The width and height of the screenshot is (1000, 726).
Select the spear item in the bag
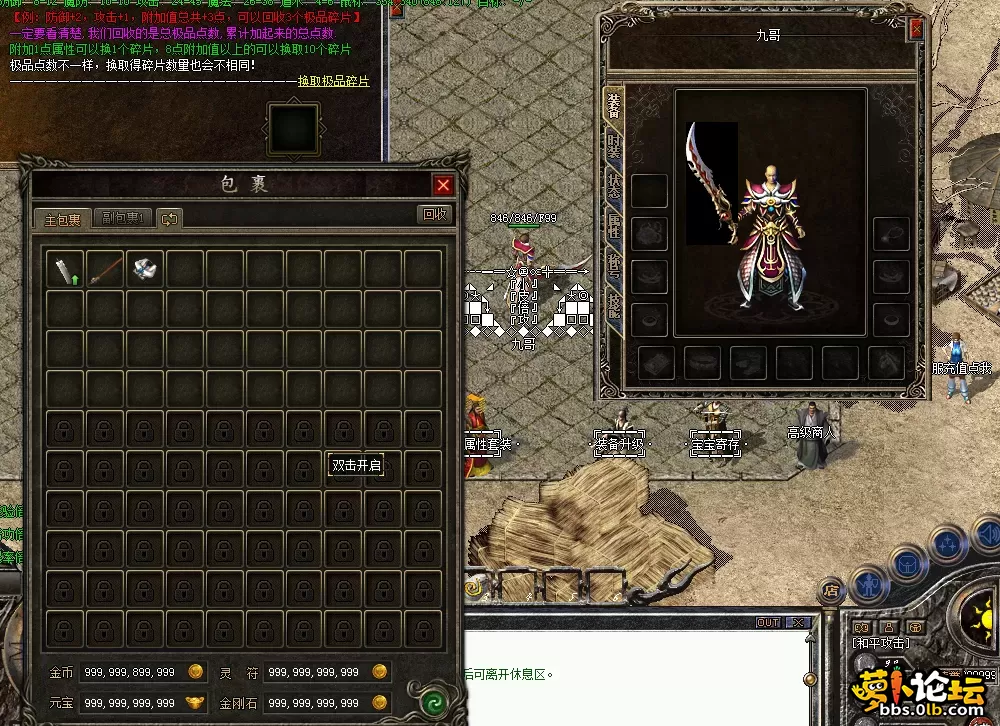(x=104, y=269)
